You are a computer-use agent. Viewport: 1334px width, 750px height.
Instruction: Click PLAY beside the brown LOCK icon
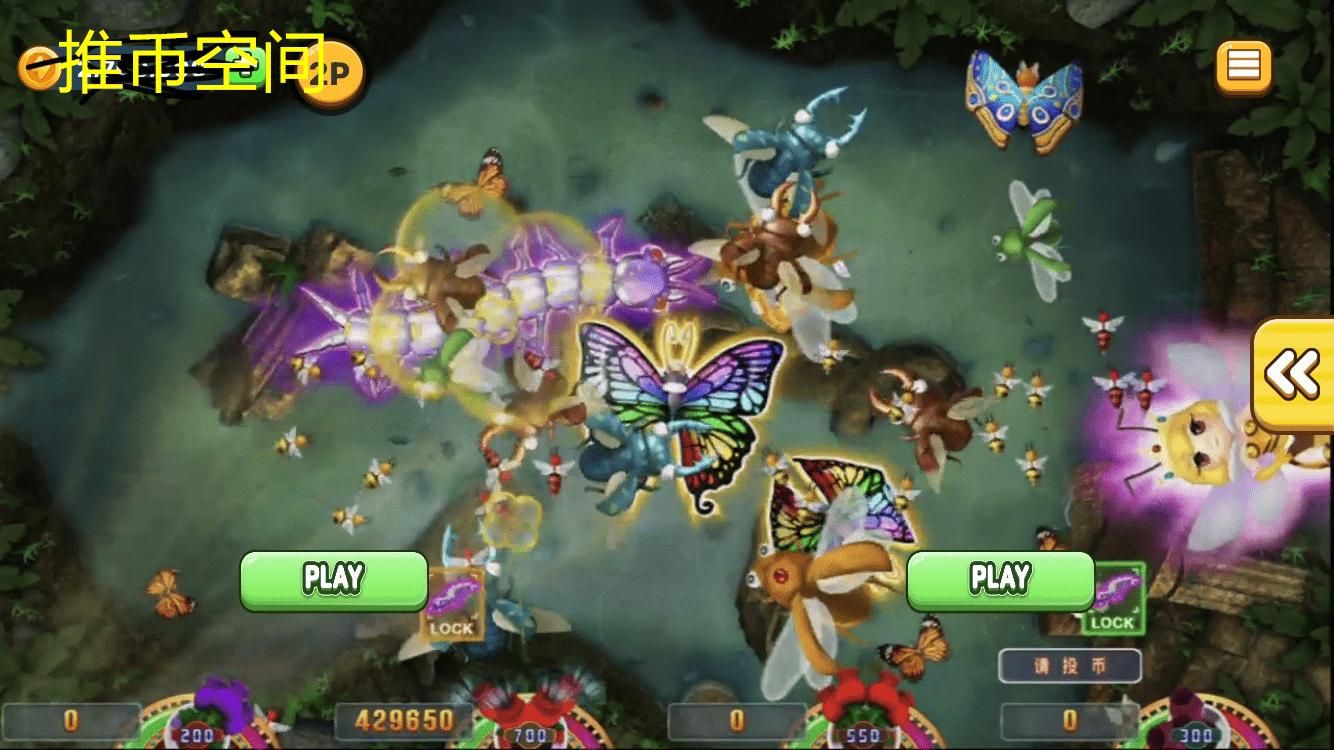tap(333, 579)
